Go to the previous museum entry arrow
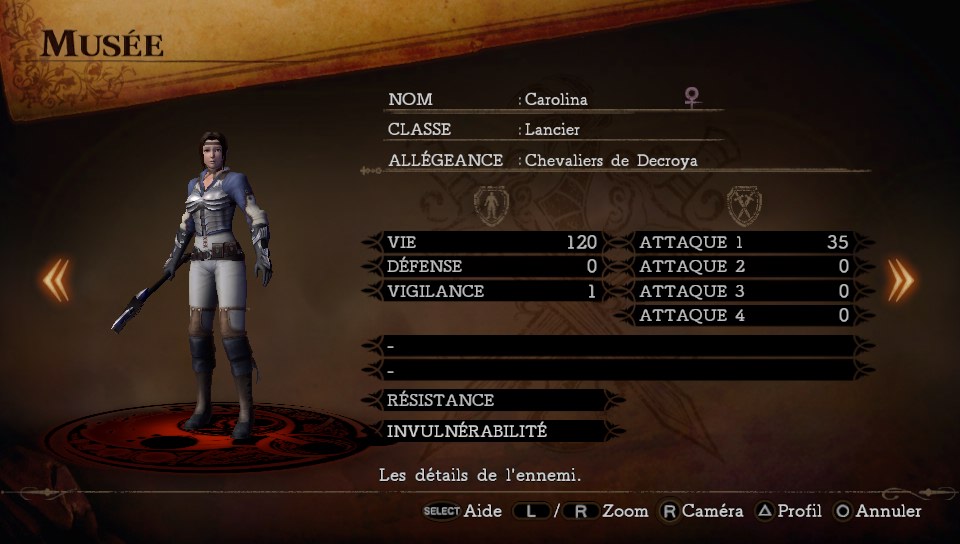 [x=56, y=281]
